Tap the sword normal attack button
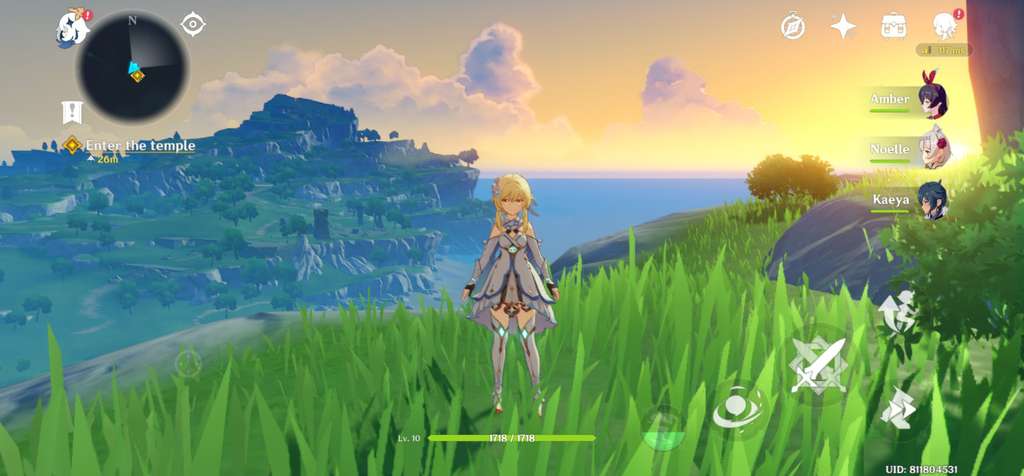This screenshot has height=476, width=1024. click(x=818, y=364)
